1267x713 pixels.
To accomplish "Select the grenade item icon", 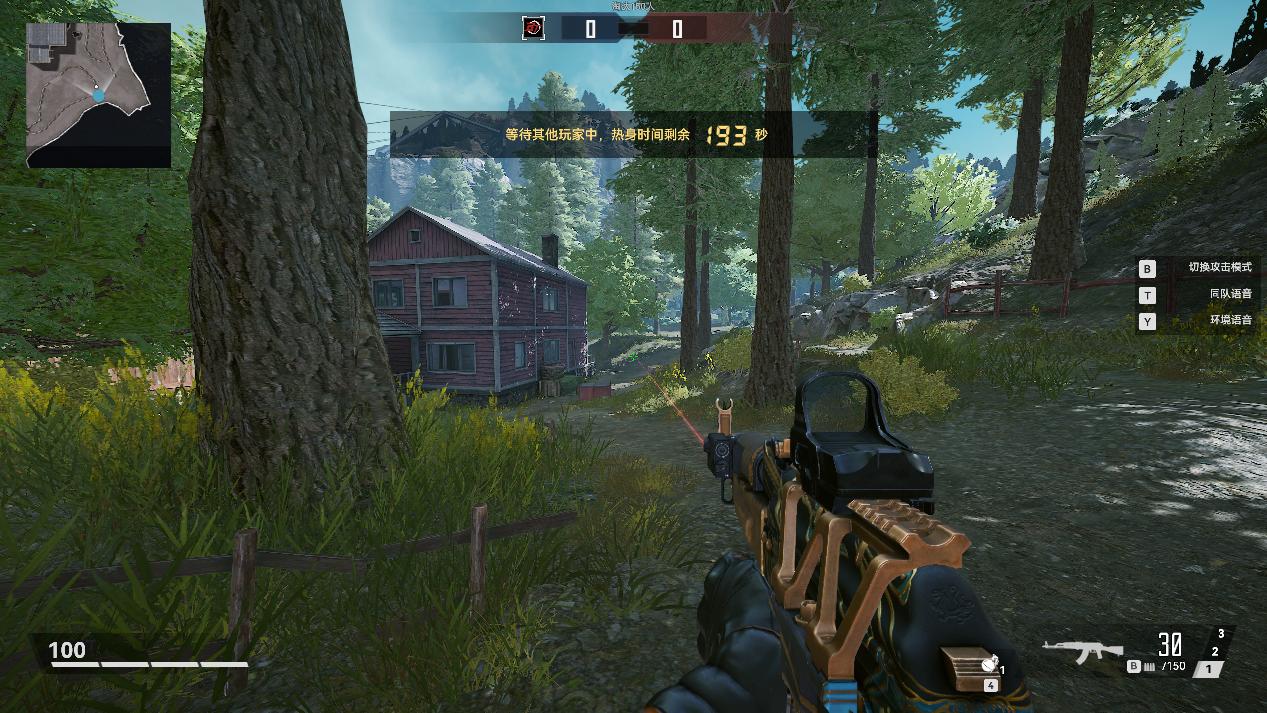I will click(x=988, y=662).
